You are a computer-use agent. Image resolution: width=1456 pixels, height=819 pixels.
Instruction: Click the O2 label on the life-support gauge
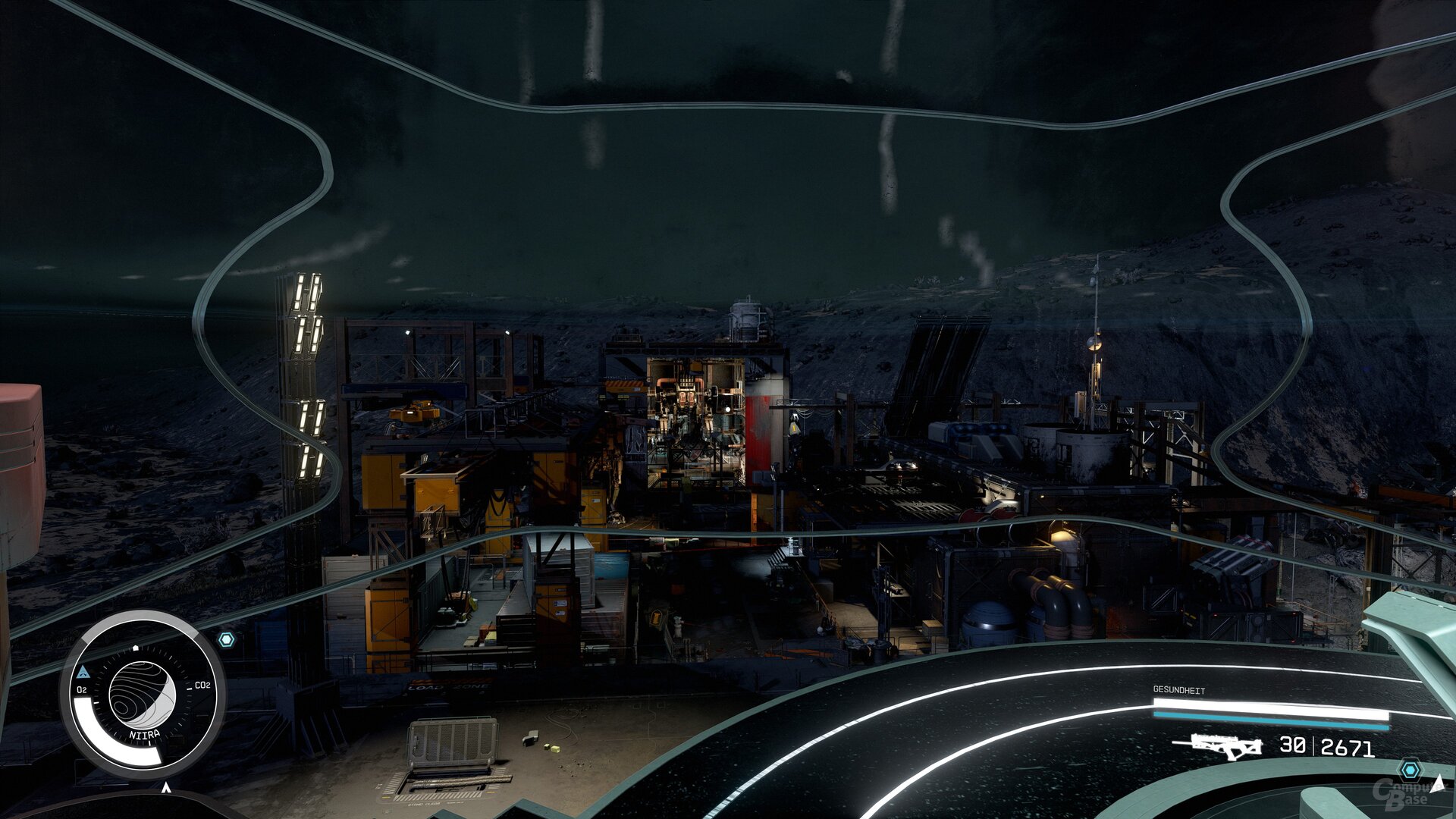82,689
